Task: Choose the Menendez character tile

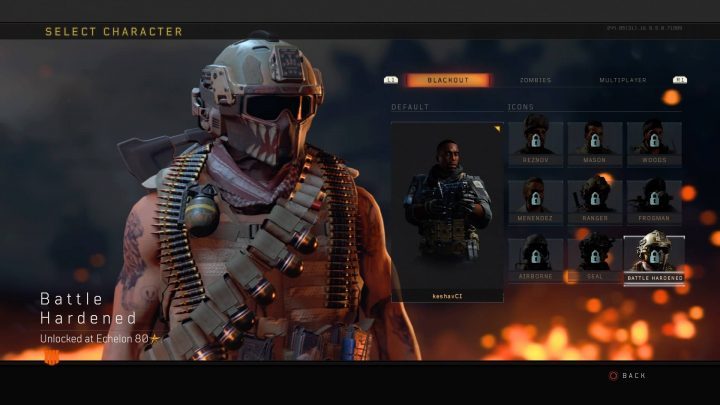Action: point(535,202)
